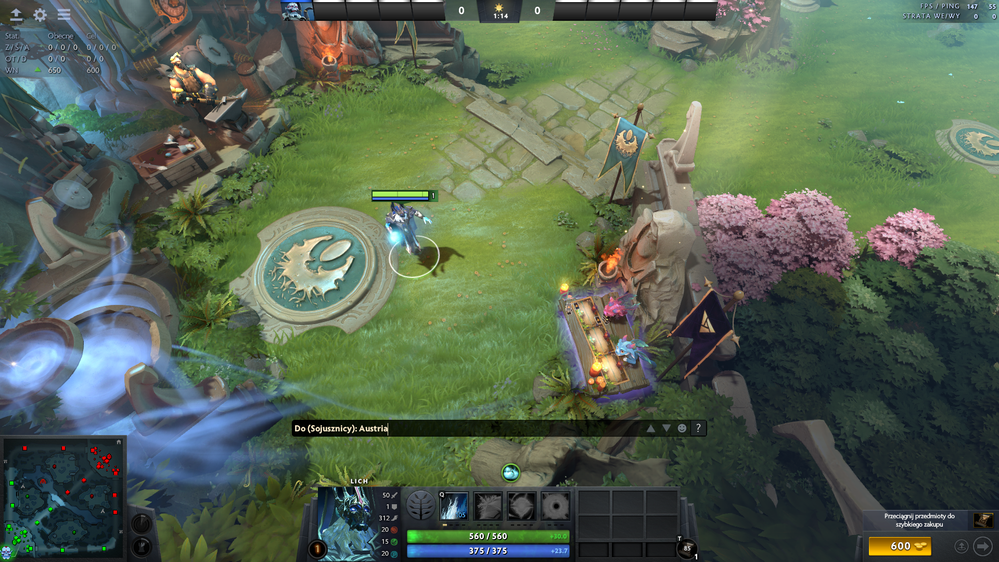Image resolution: width=999 pixels, height=562 pixels.
Task: Click the upload arrow icon beside the gear
Action: 16,15
